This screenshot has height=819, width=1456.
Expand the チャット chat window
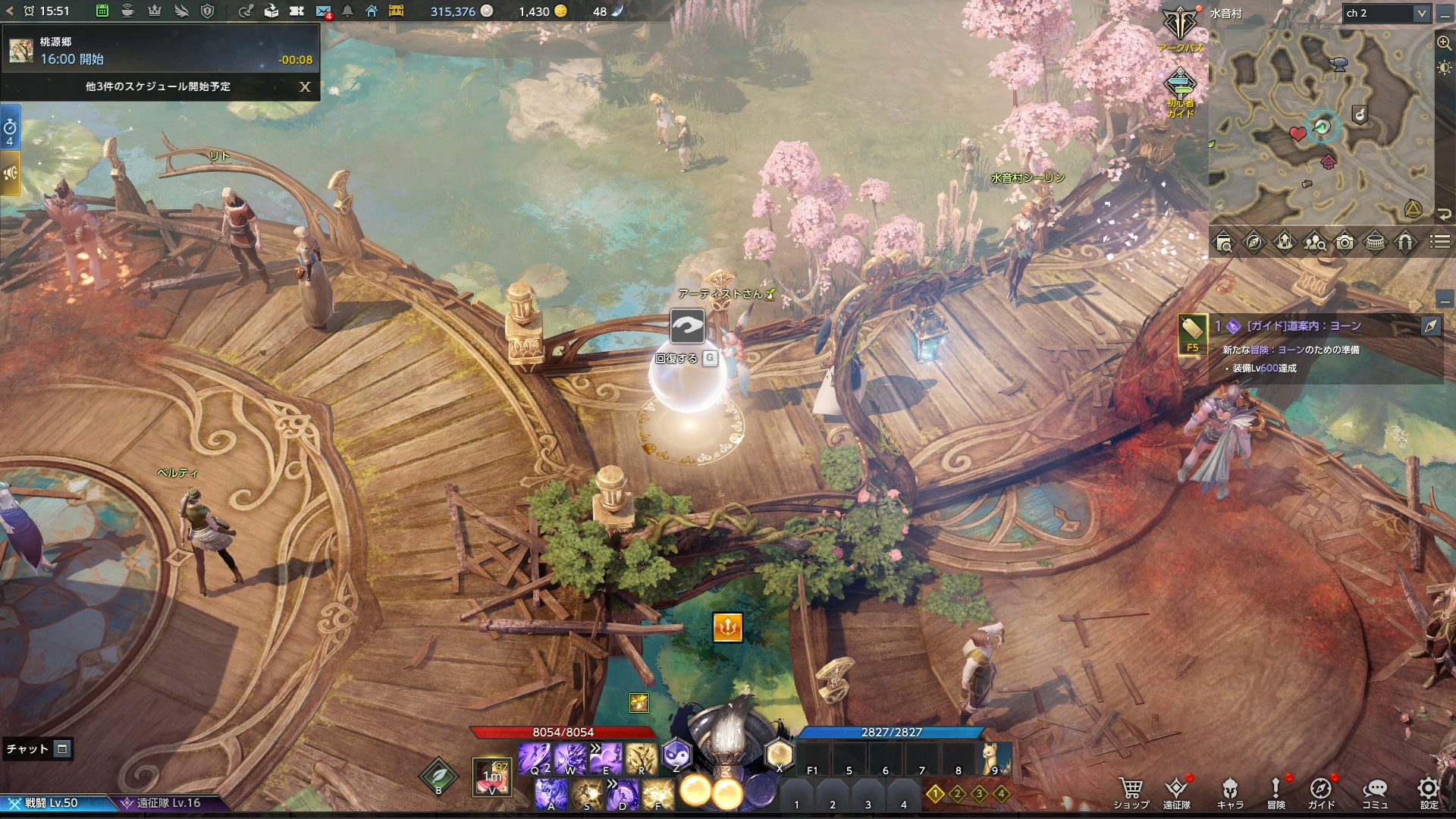pos(62,749)
